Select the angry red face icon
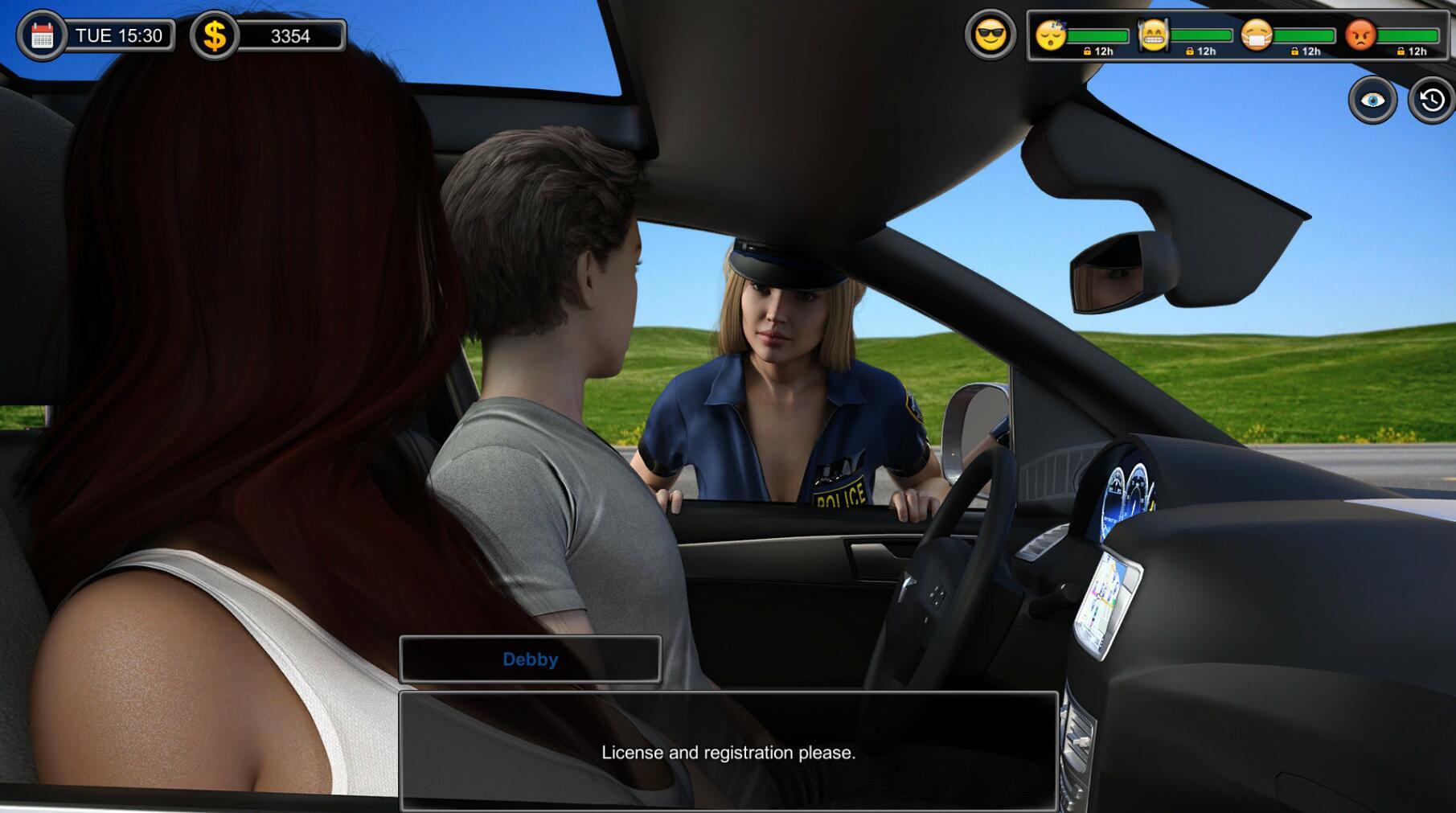This screenshot has width=1456, height=813. coord(1360,35)
